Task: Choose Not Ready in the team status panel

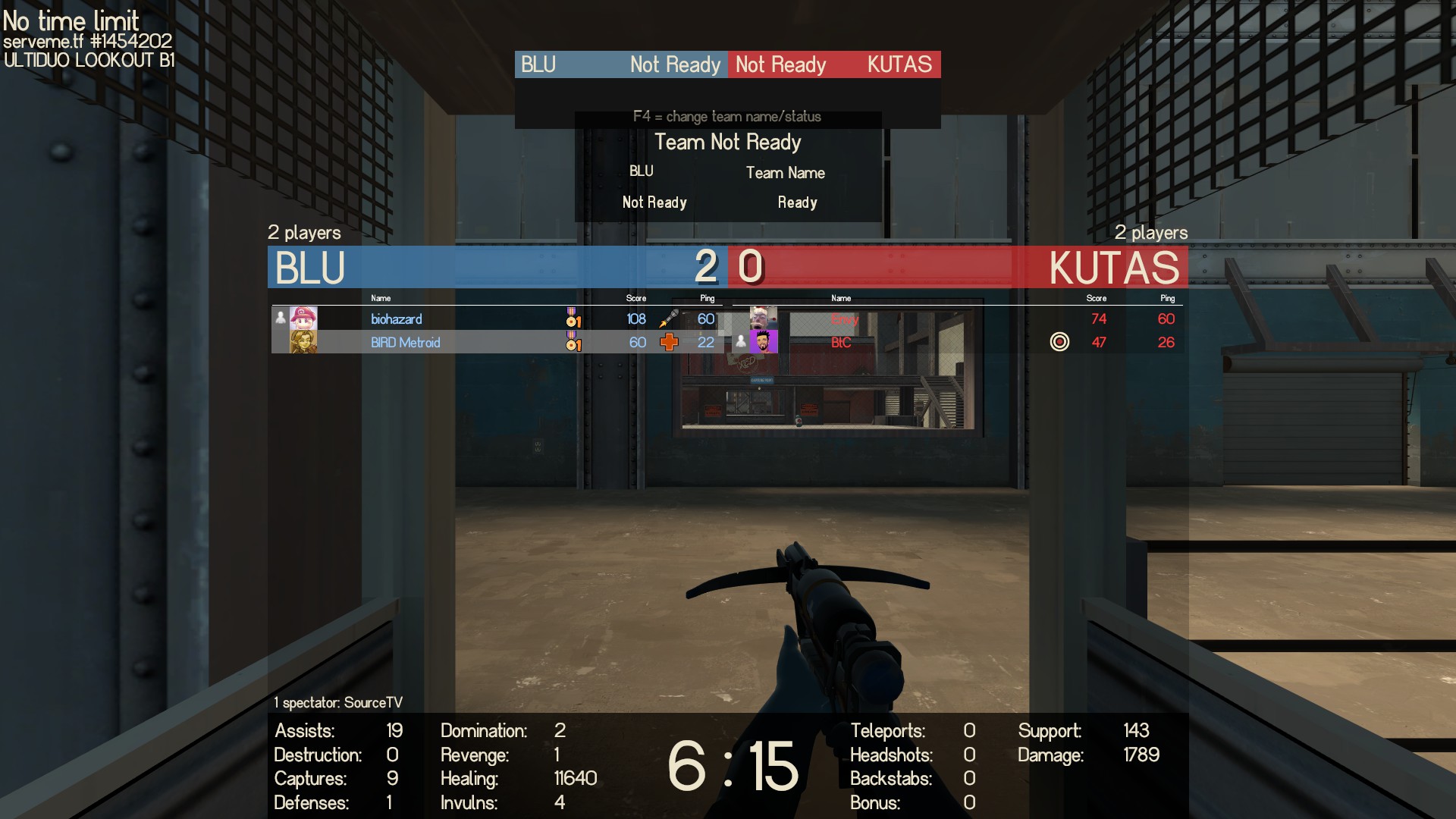Action: pos(654,202)
